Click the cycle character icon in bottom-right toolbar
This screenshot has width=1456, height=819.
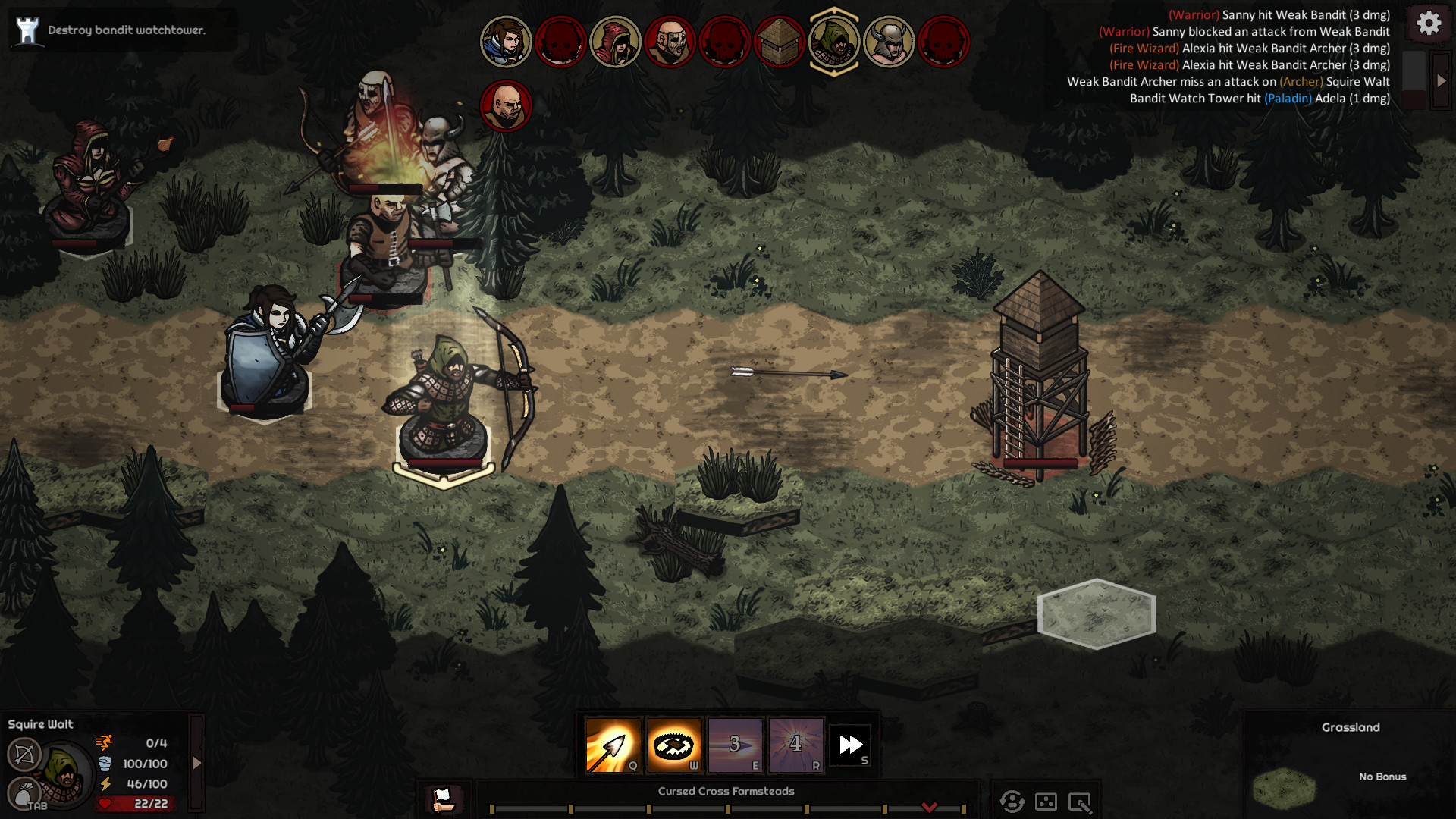(1012, 802)
